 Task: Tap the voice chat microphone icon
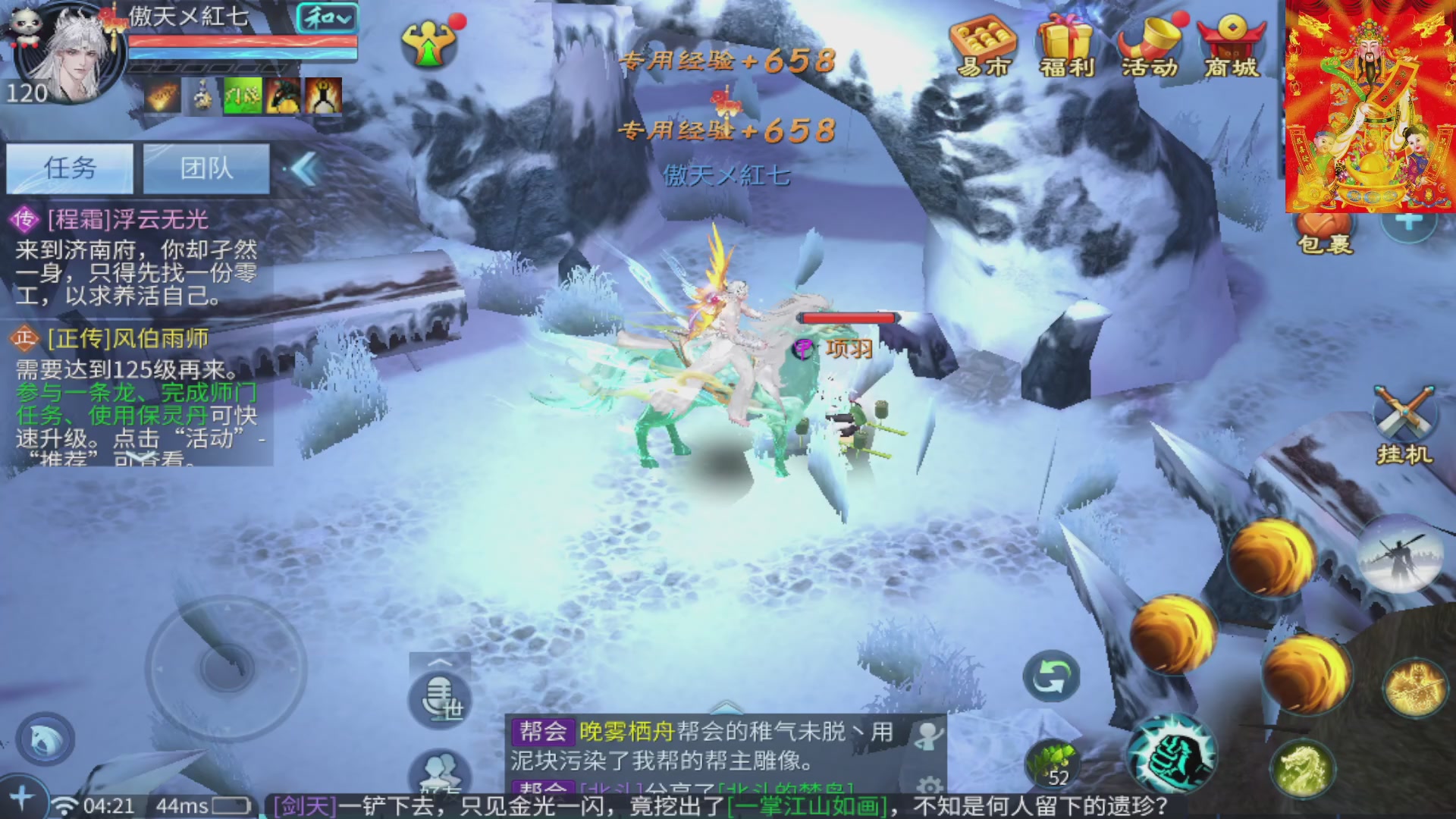pyautogui.click(x=438, y=700)
